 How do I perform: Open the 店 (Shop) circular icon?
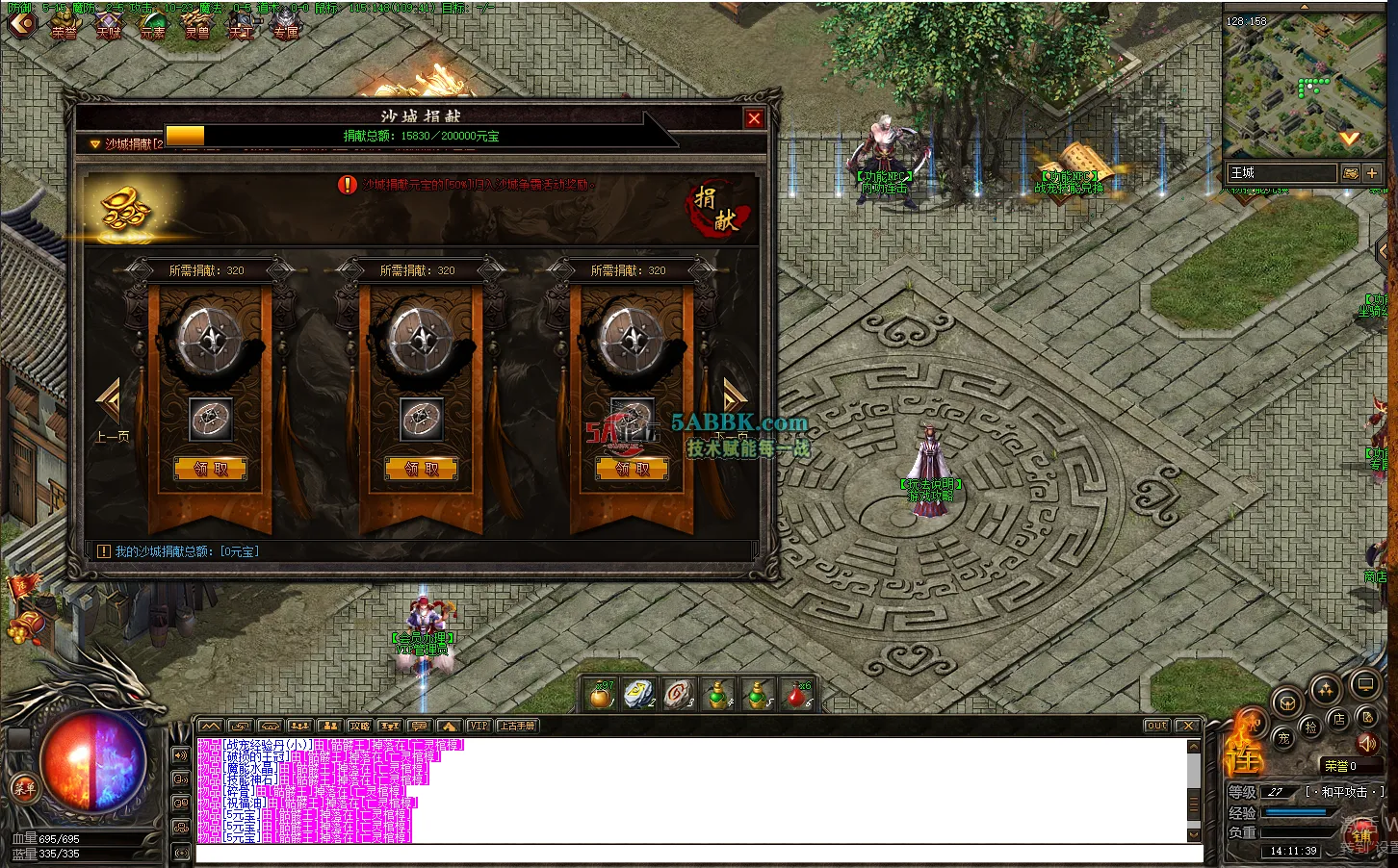[x=1339, y=719]
